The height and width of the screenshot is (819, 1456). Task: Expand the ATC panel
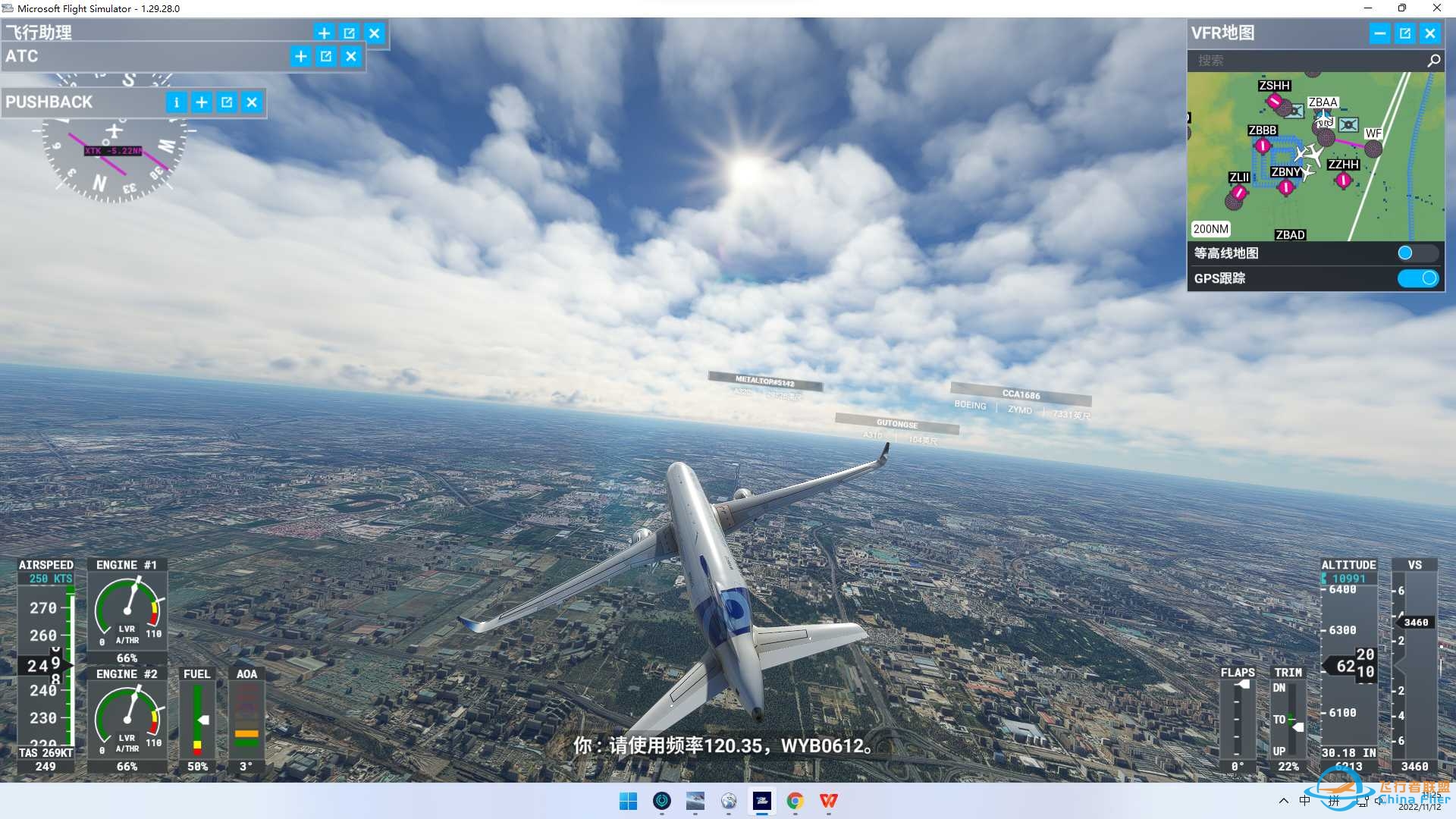pyautogui.click(x=301, y=56)
